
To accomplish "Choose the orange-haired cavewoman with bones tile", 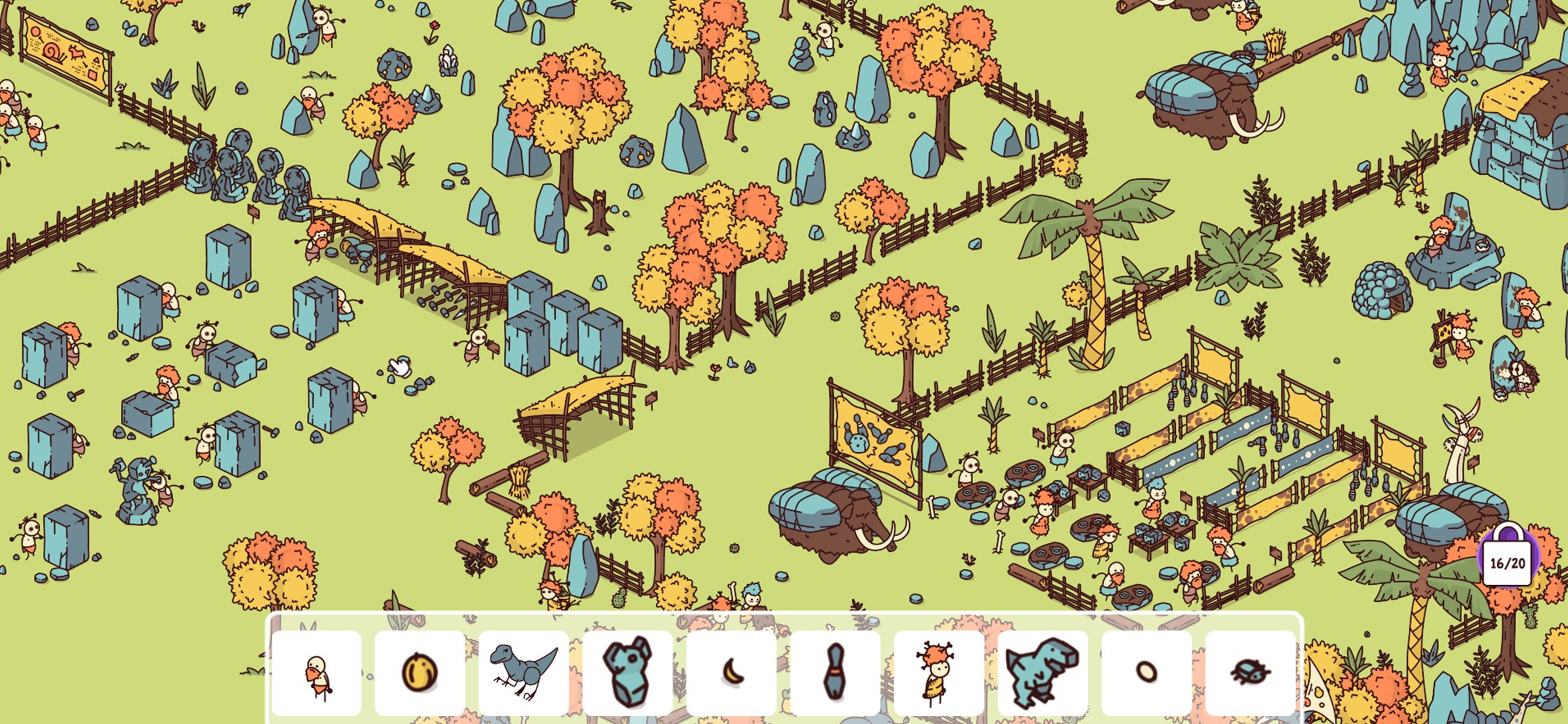I will (939, 673).
